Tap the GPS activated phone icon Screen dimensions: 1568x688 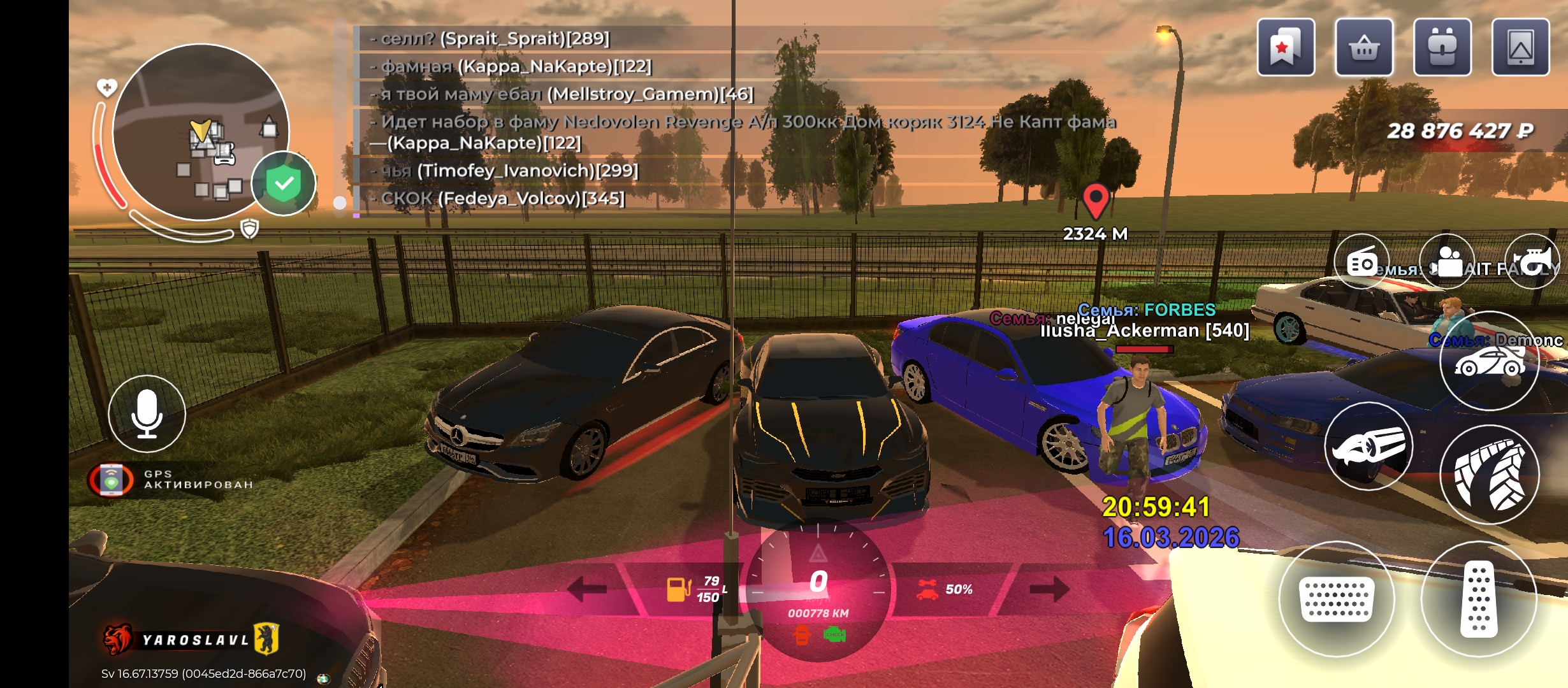coord(112,480)
